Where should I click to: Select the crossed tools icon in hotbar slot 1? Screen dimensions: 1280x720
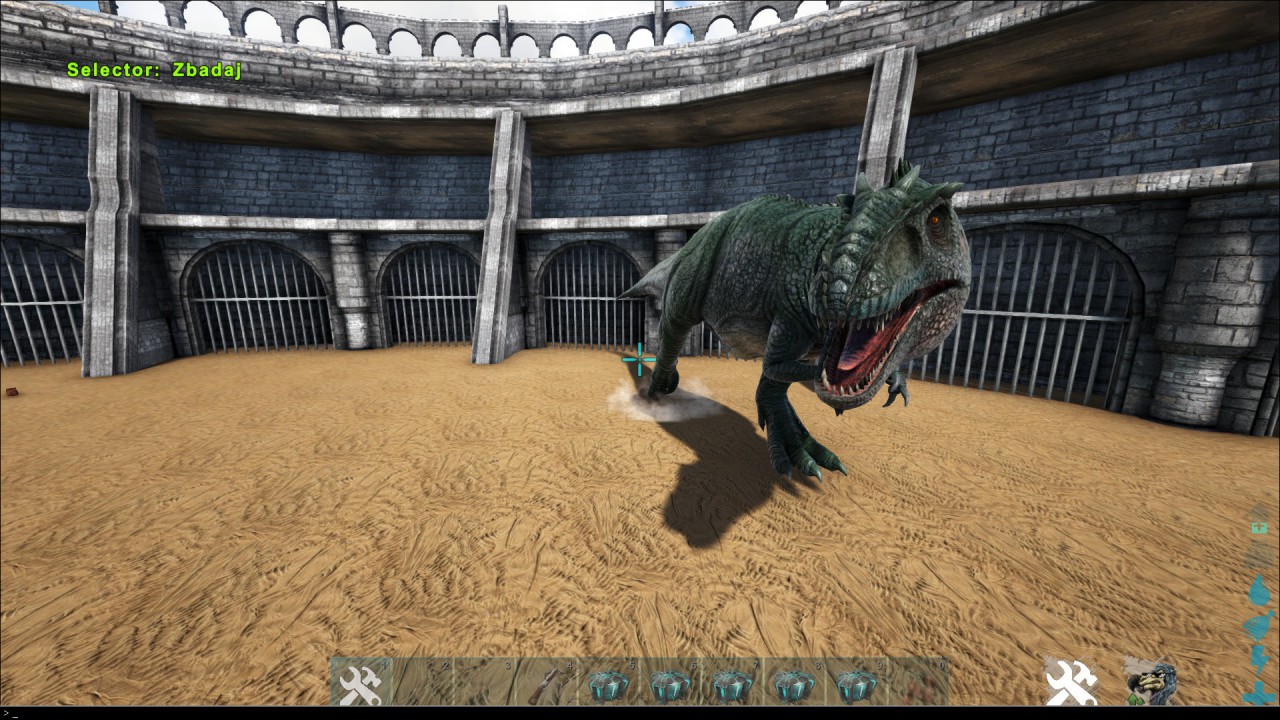[361, 684]
